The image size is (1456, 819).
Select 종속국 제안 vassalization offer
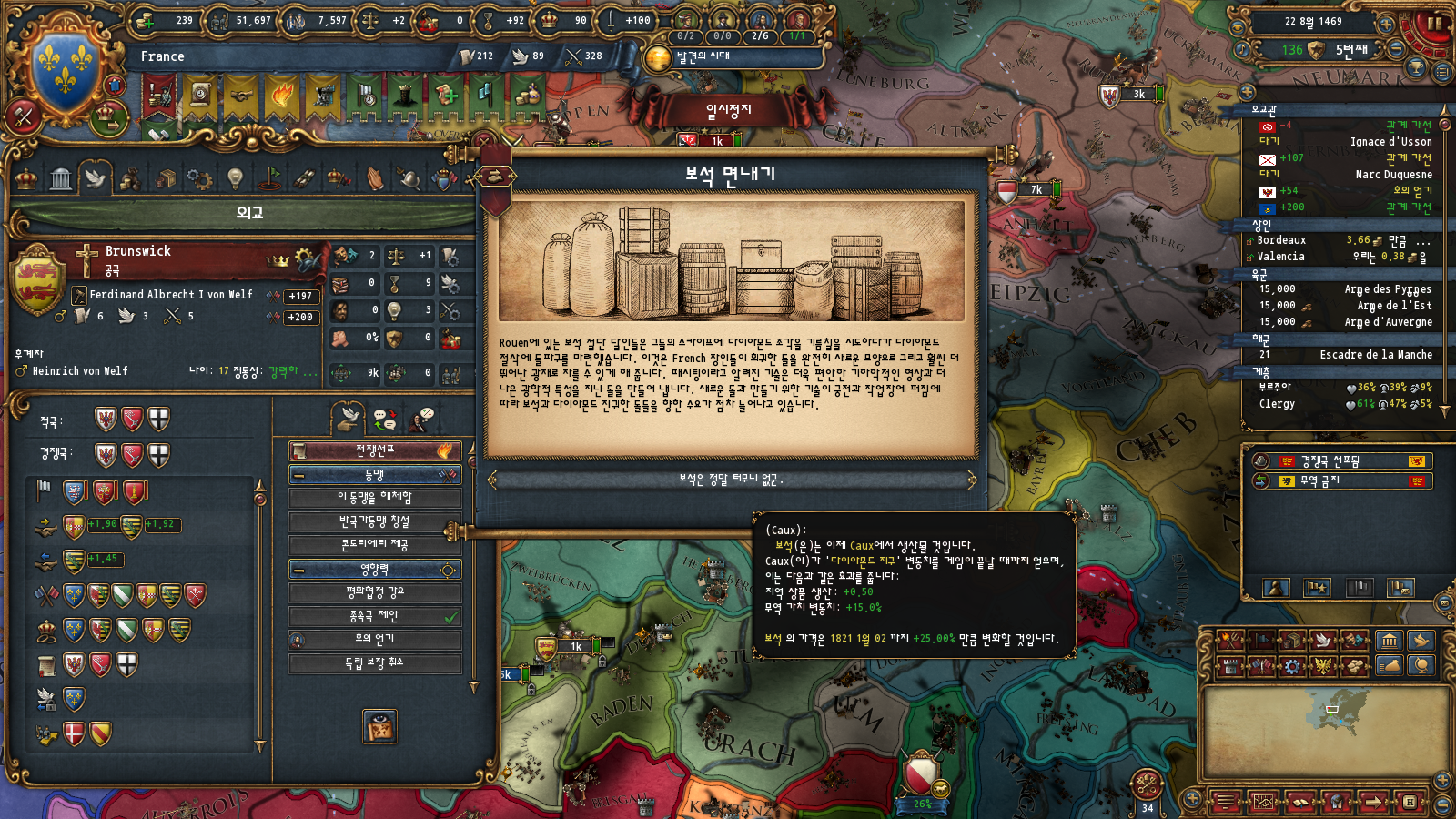(375, 616)
